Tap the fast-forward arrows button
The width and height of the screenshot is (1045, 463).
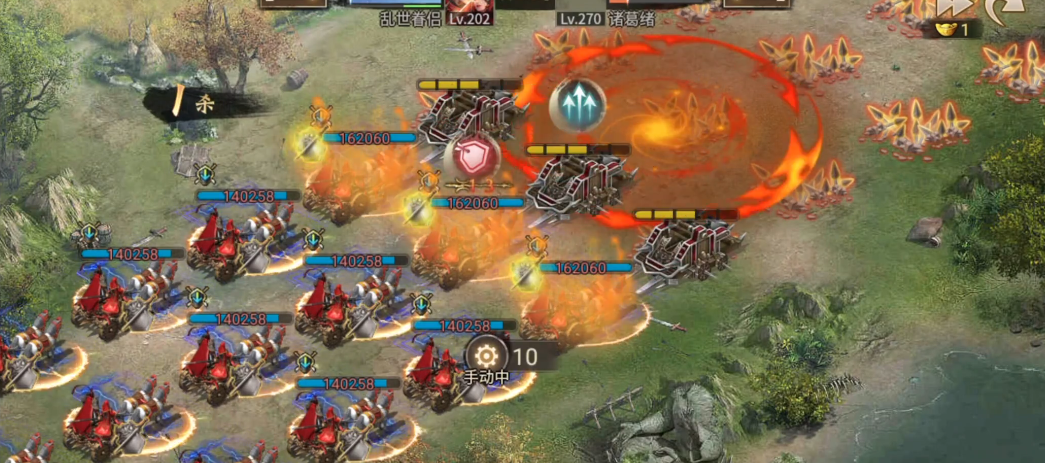[x=953, y=7]
